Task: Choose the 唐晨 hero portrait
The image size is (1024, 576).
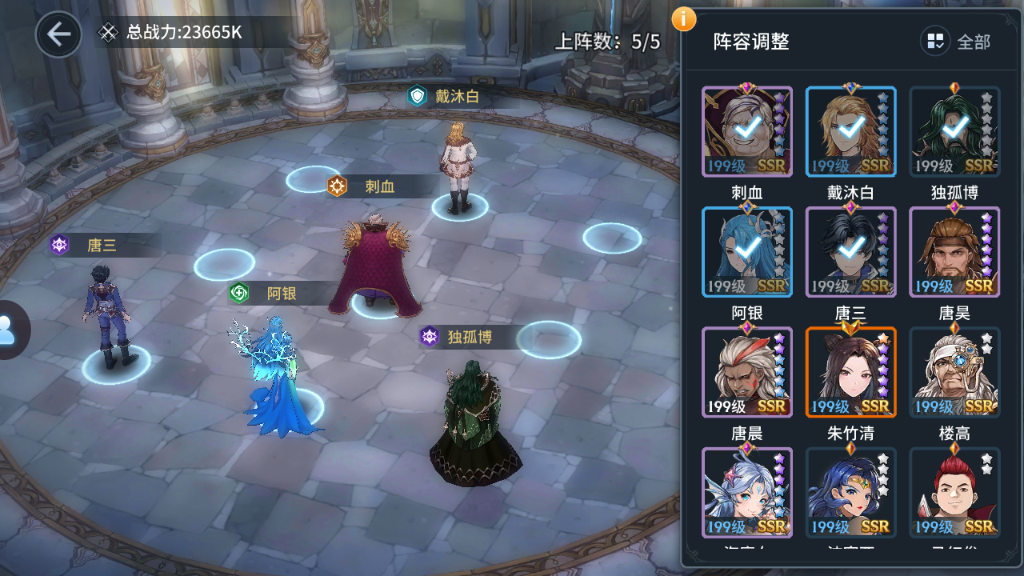Action: click(x=747, y=372)
